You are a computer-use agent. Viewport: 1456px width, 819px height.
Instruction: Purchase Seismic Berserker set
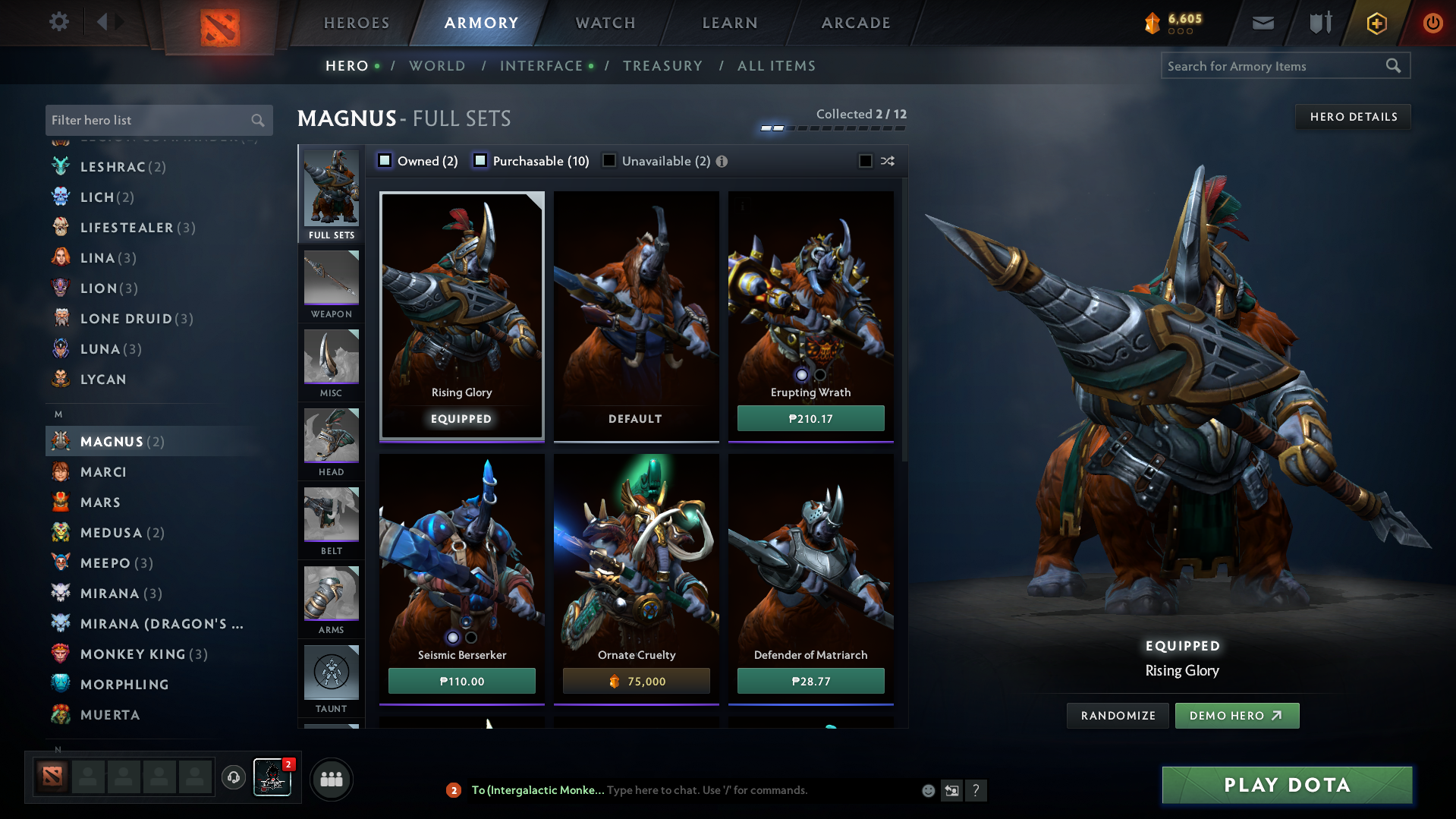click(461, 681)
